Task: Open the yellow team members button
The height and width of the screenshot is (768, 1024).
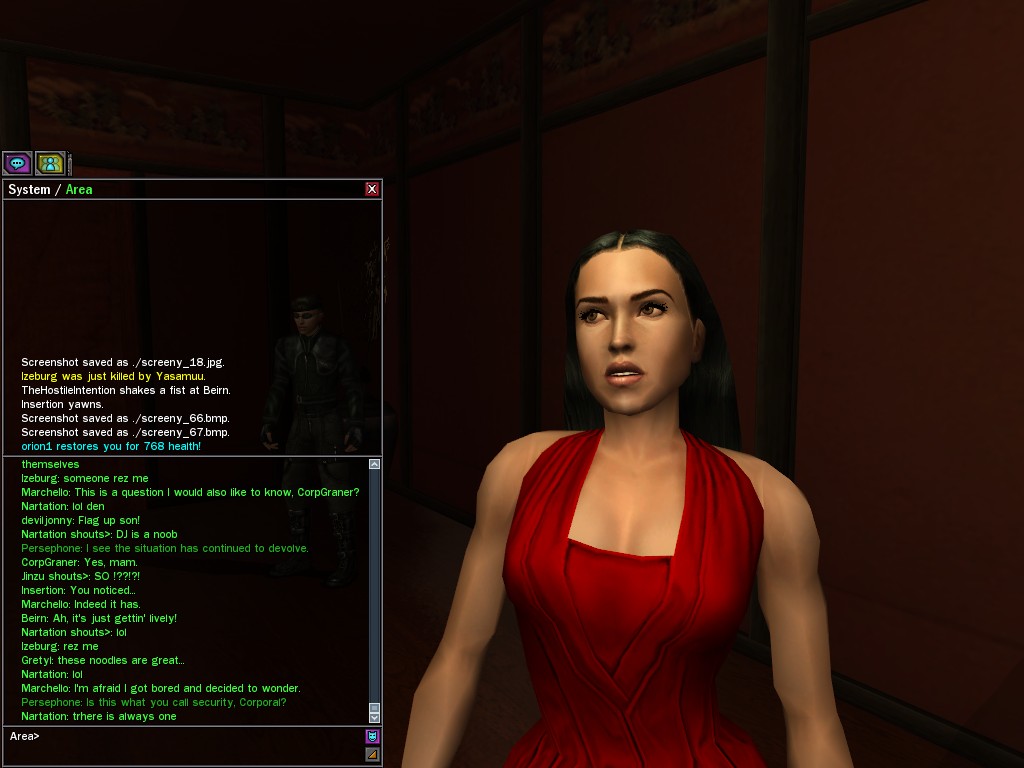Action: click(50, 163)
